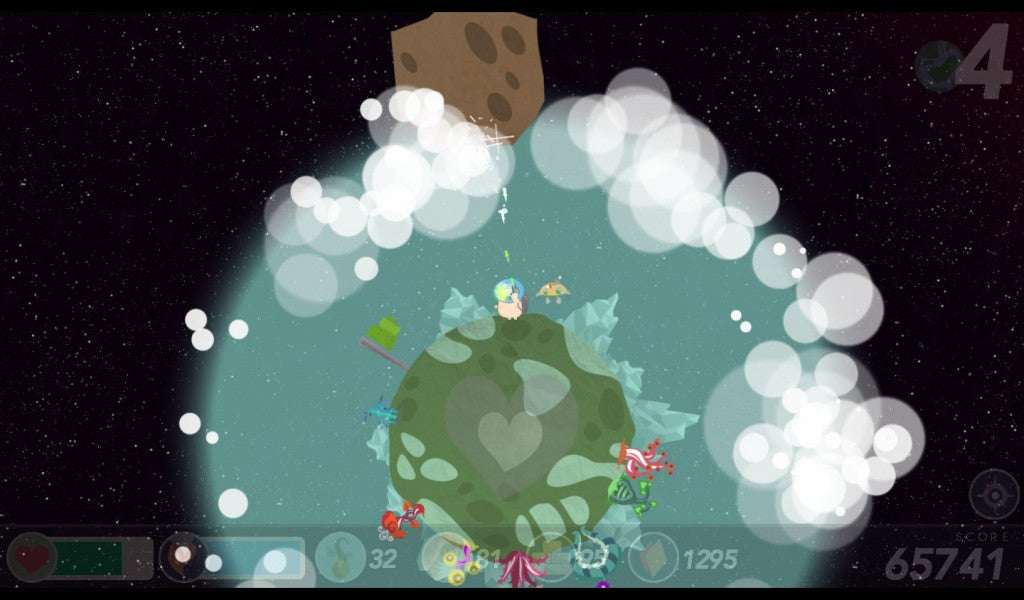Click the planet icon beside the number 4

point(938,66)
